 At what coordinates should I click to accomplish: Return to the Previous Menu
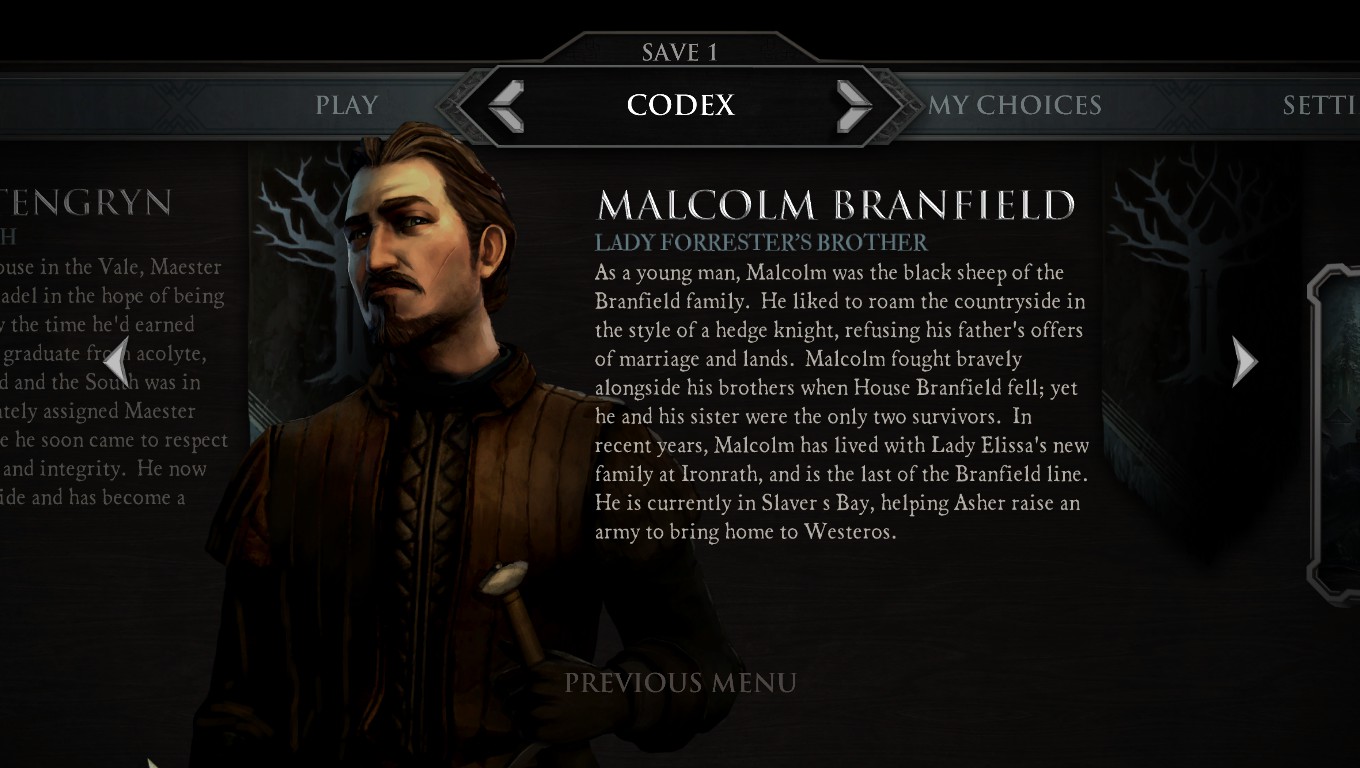point(681,683)
